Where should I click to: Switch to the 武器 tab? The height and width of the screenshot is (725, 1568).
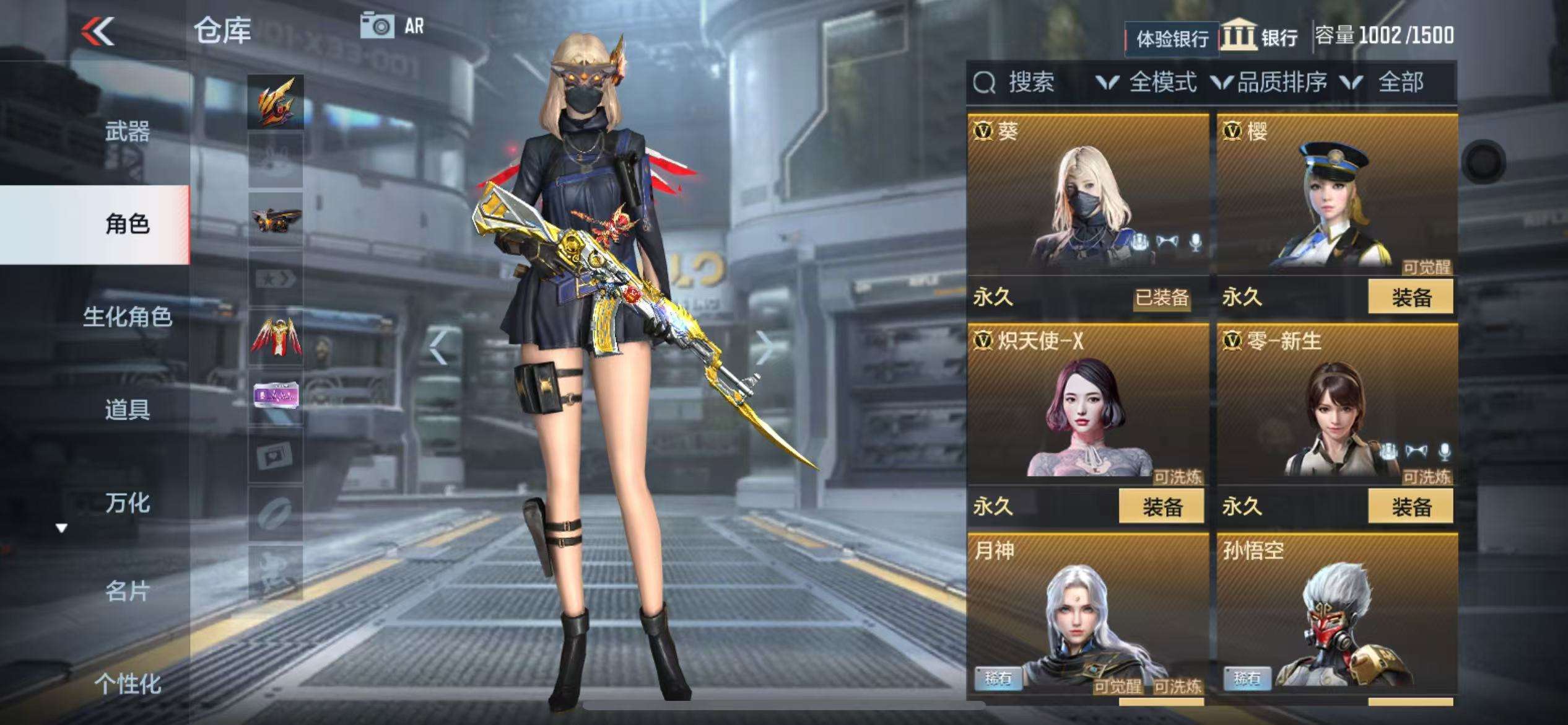(127, 132)
